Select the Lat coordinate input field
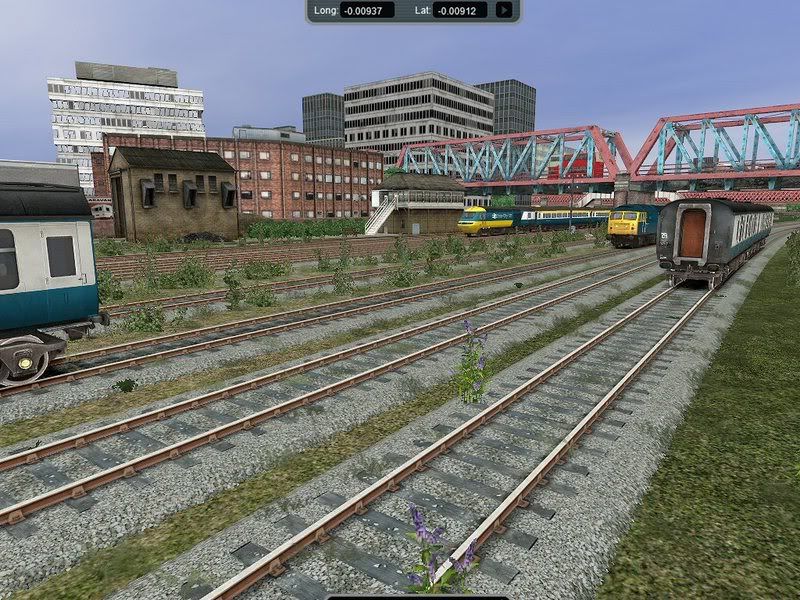Viewport: 800px width, 600px height. tap(460, 10)
